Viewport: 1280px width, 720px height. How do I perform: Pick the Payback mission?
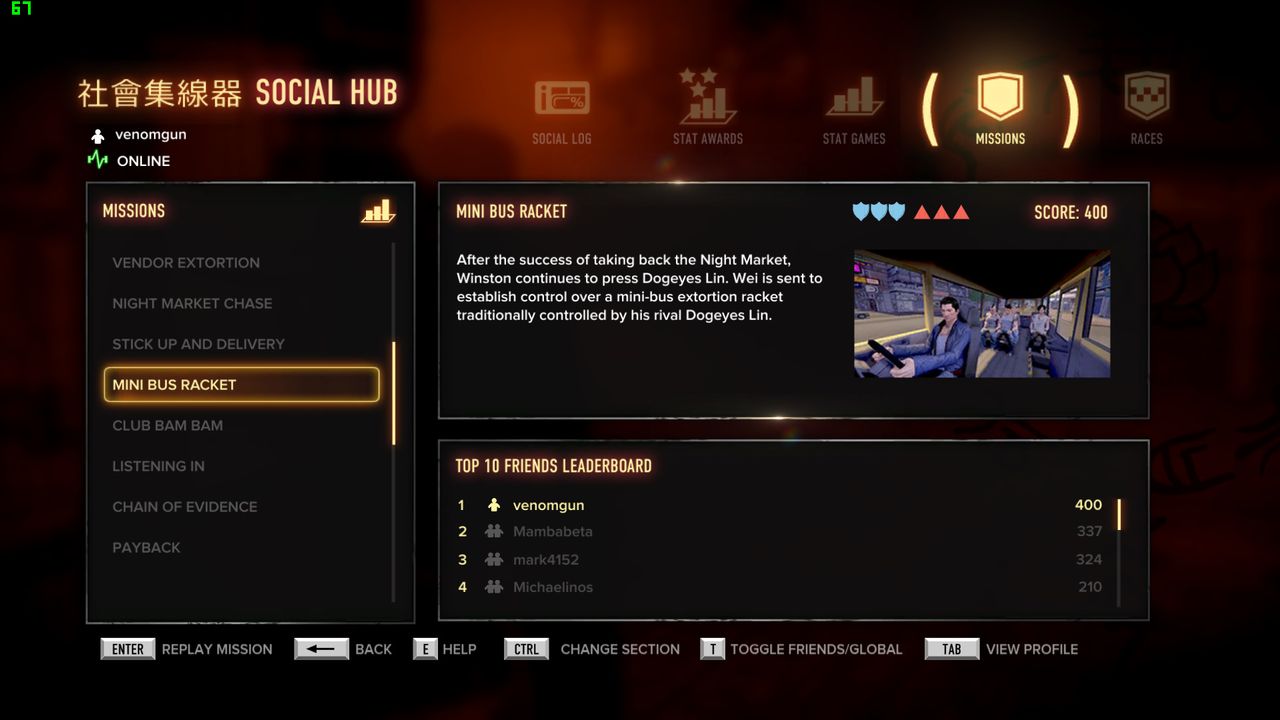point(146,548)
